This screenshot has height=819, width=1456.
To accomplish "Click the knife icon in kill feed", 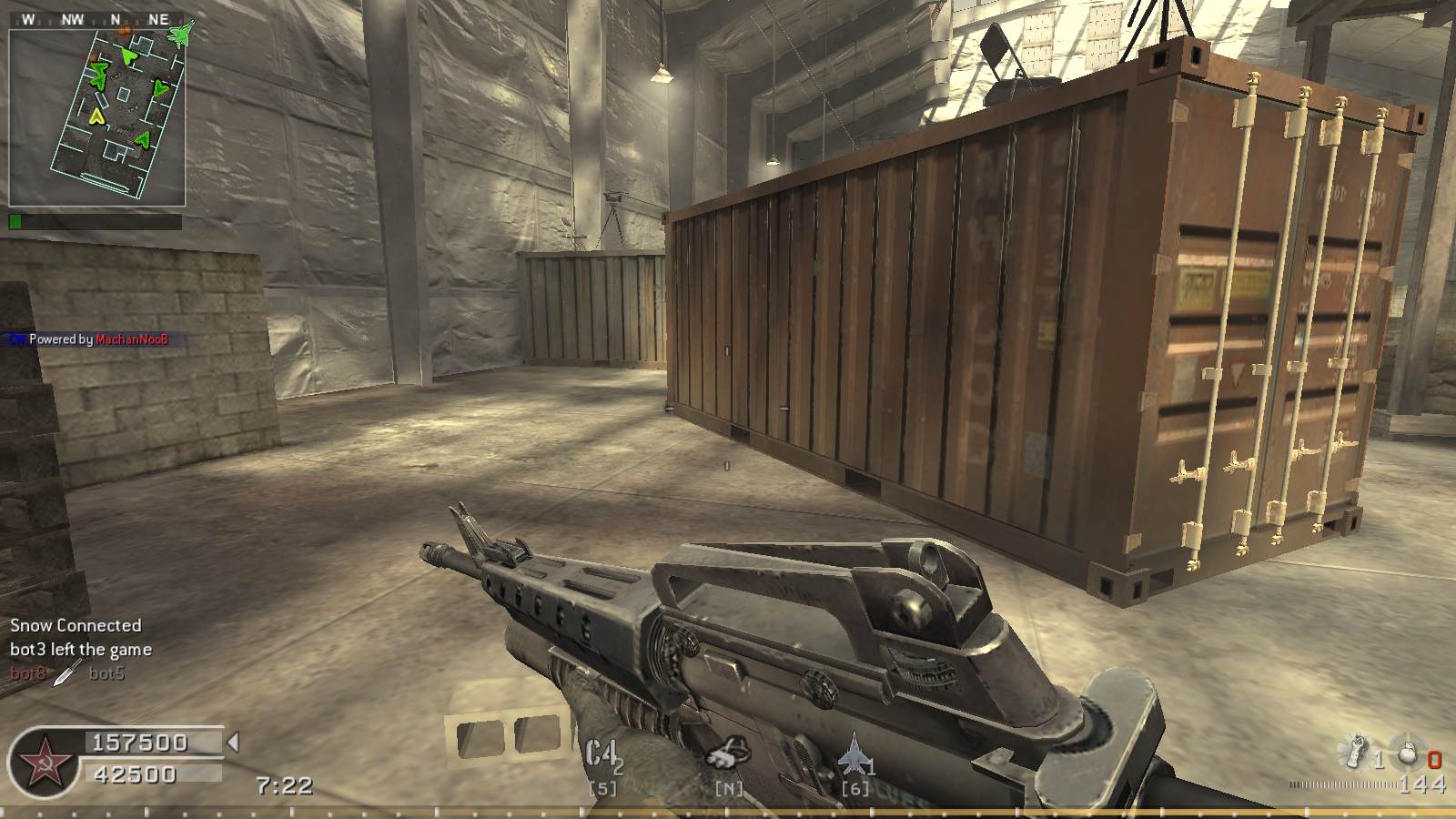I will pos(66,674).
